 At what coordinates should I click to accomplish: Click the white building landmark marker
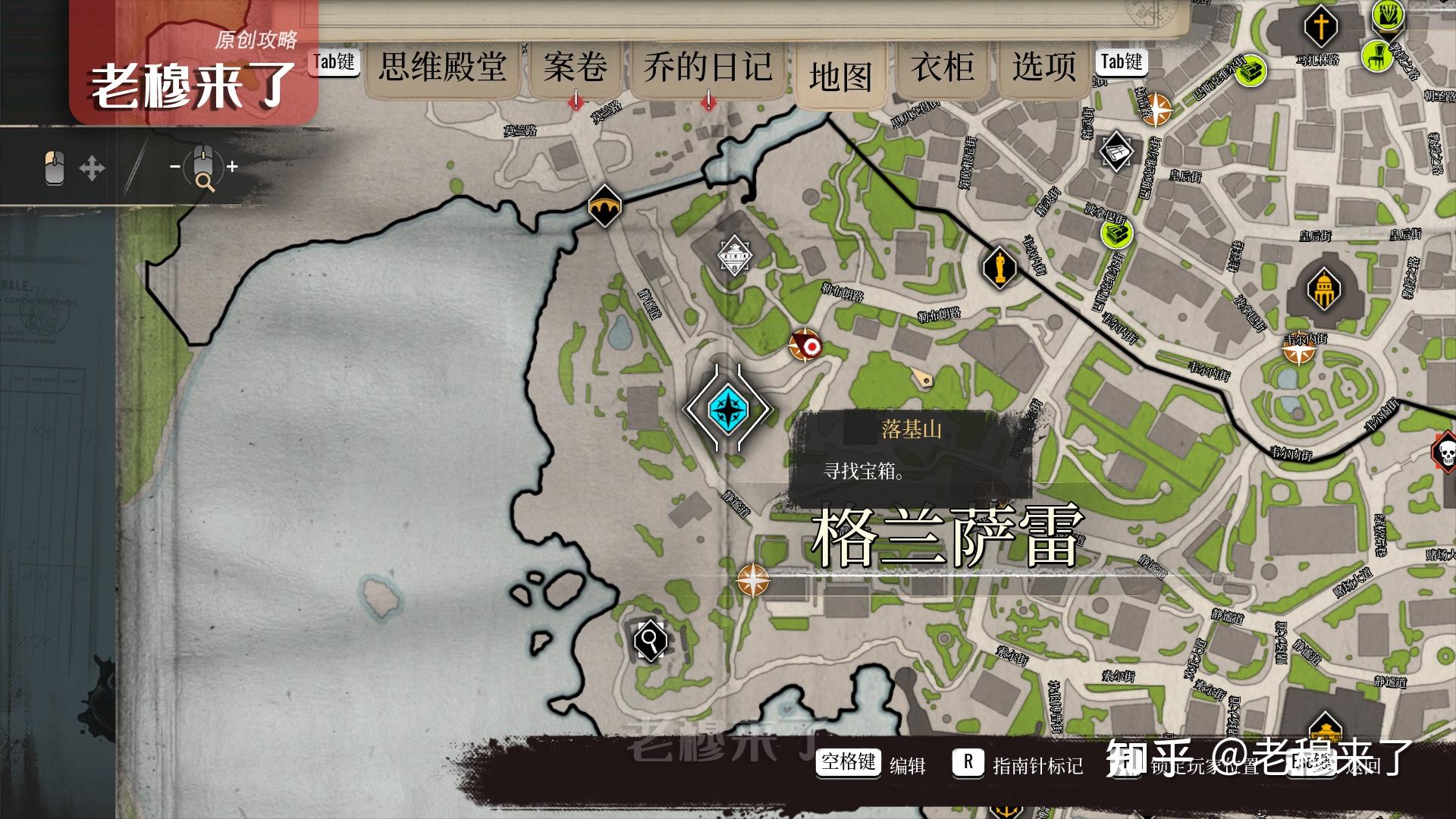[x=734, y=256]
